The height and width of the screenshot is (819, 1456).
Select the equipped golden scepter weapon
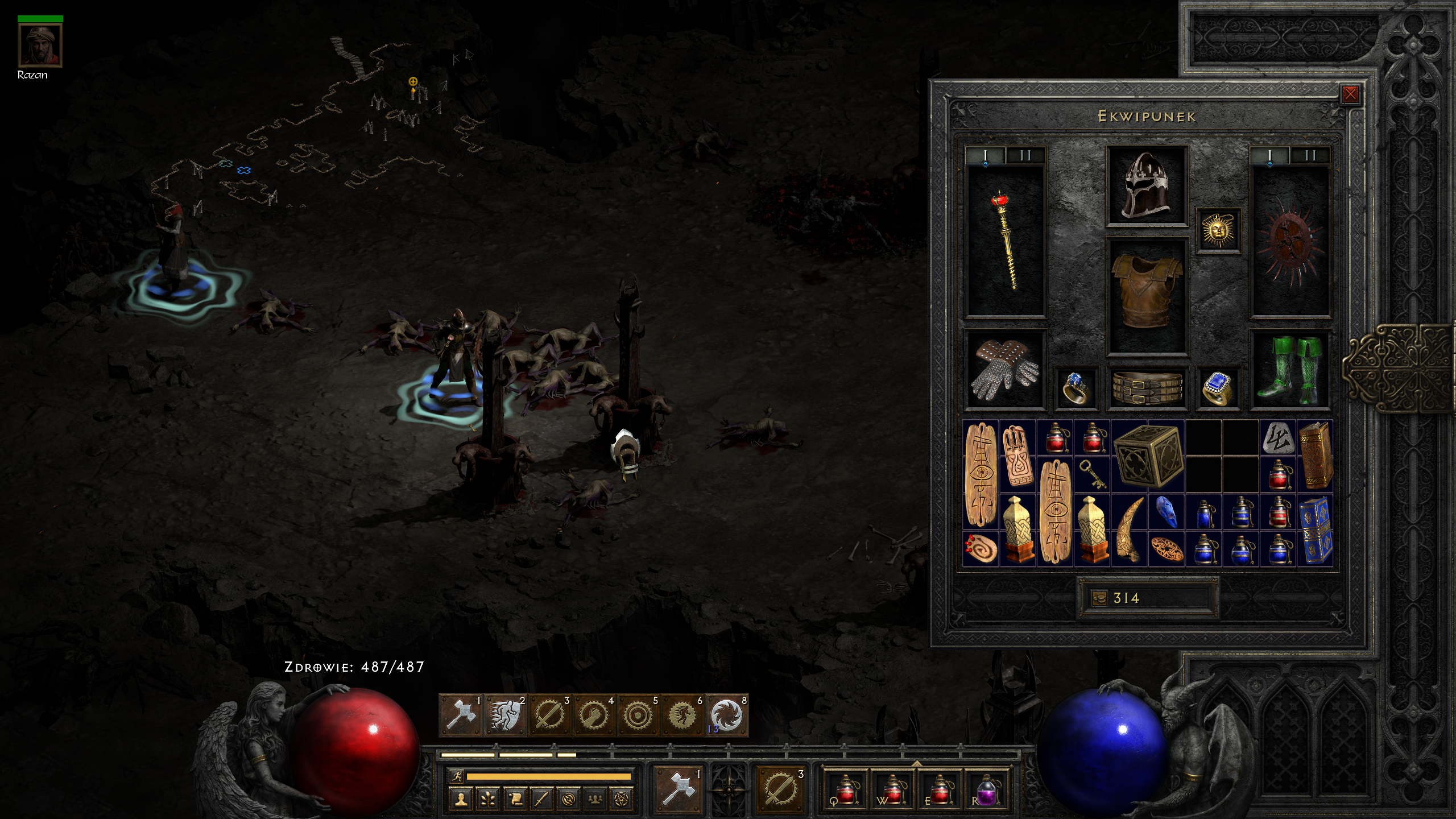(x=1006, y=239)
